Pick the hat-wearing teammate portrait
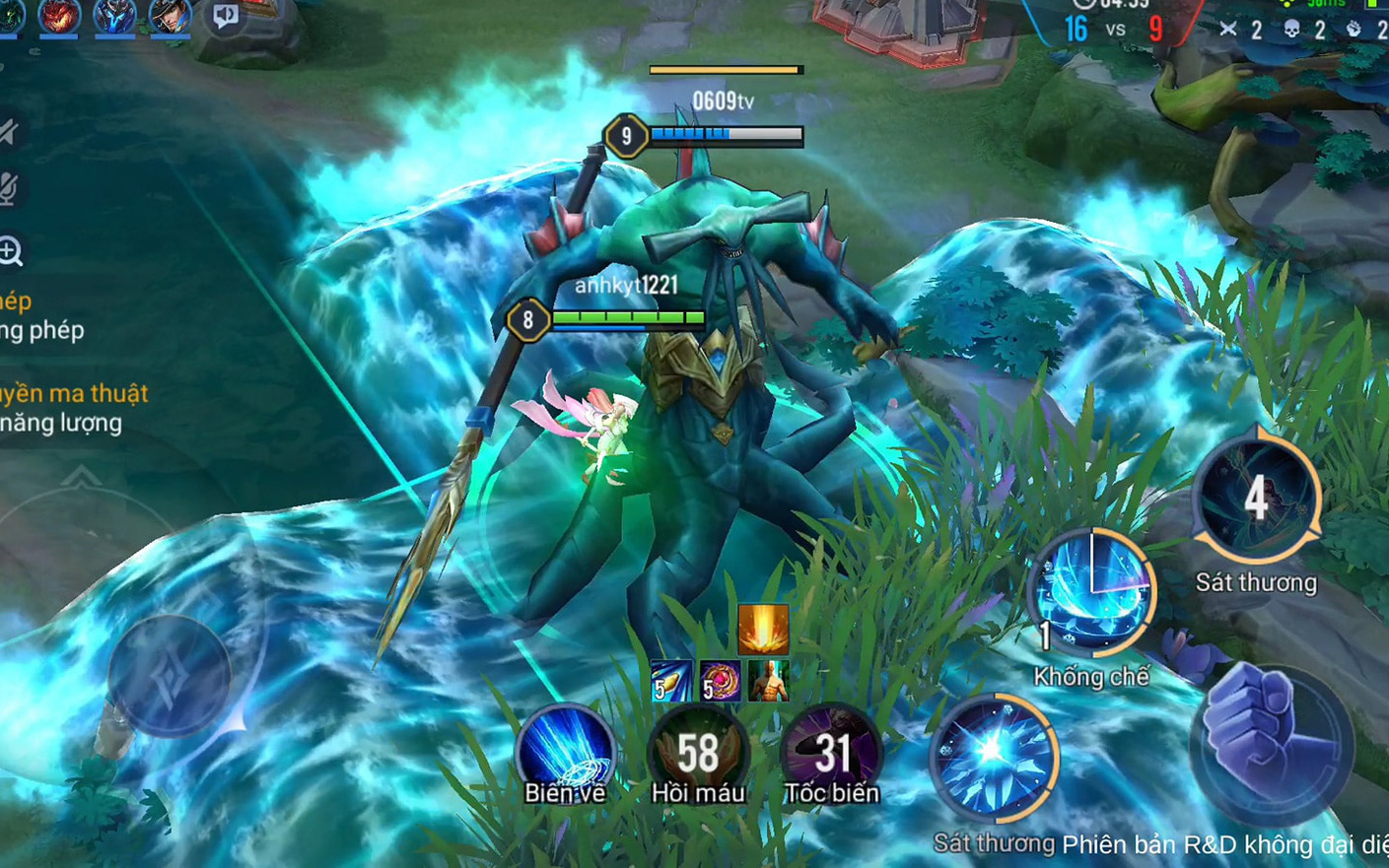The height and width of the screenshot is (868, 1389). (169, 16)
